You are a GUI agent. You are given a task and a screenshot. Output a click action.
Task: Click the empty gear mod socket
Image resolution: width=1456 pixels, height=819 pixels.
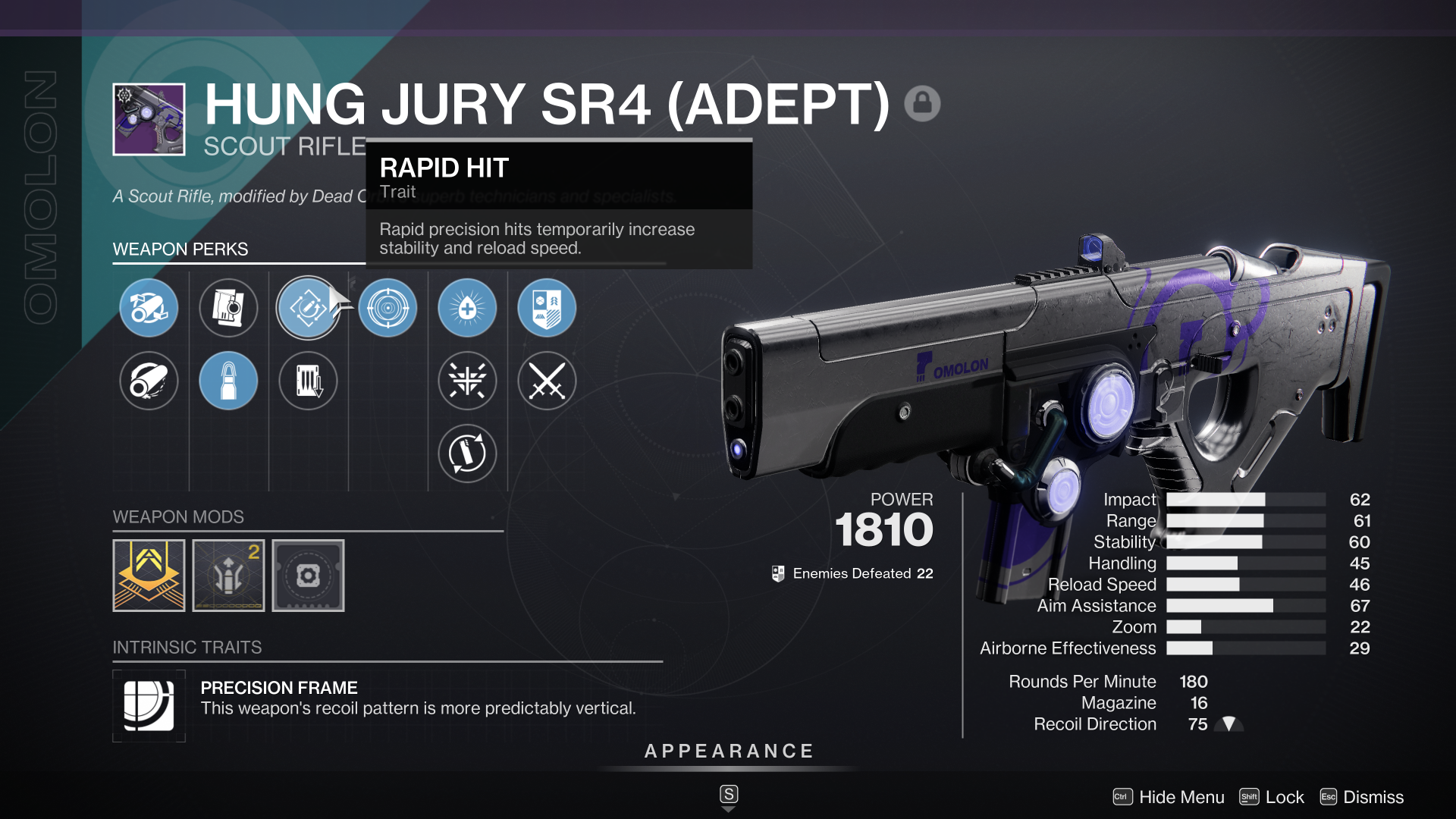[308, 575]
